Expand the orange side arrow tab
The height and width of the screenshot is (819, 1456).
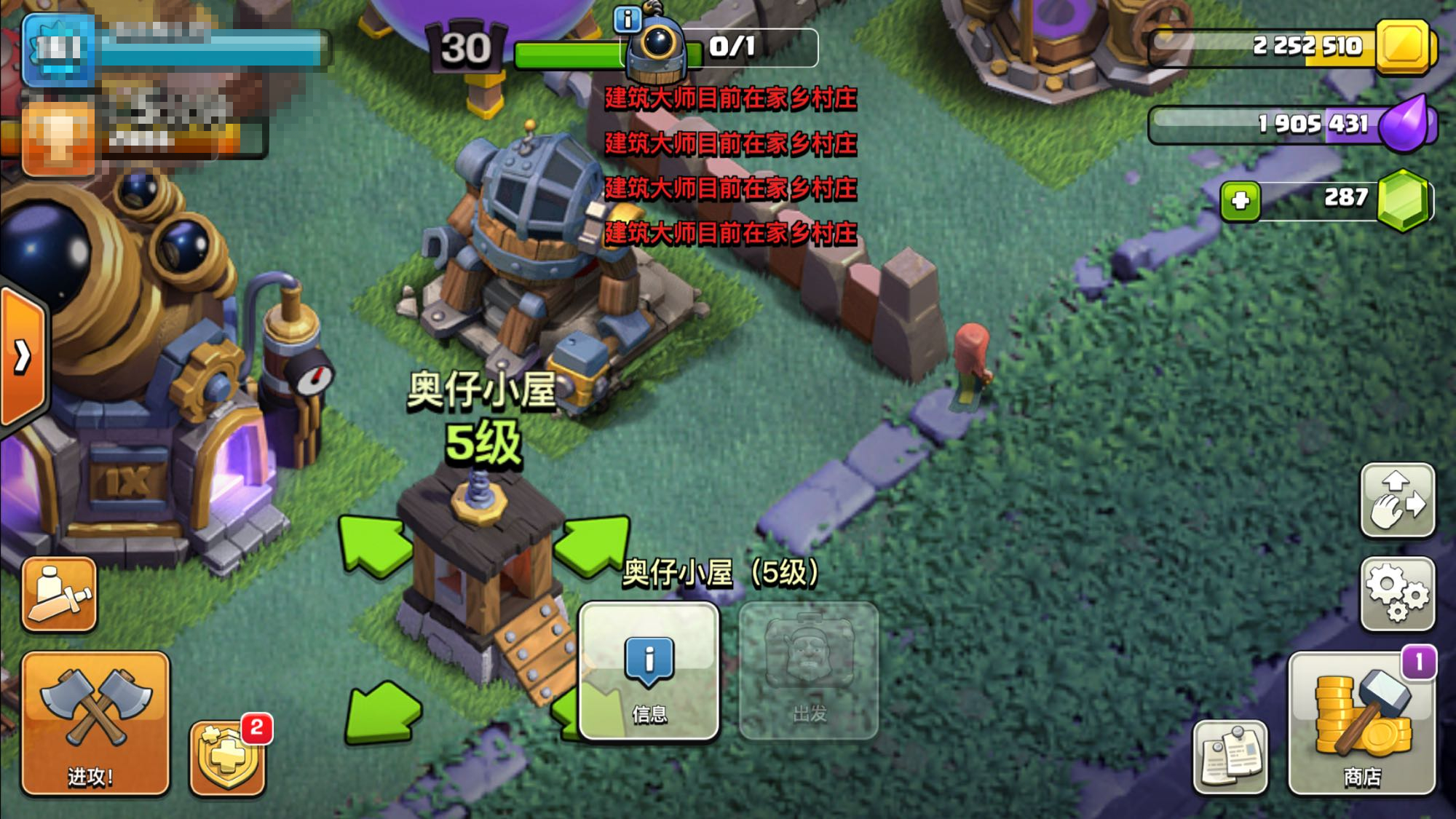(x=23, y=357)
